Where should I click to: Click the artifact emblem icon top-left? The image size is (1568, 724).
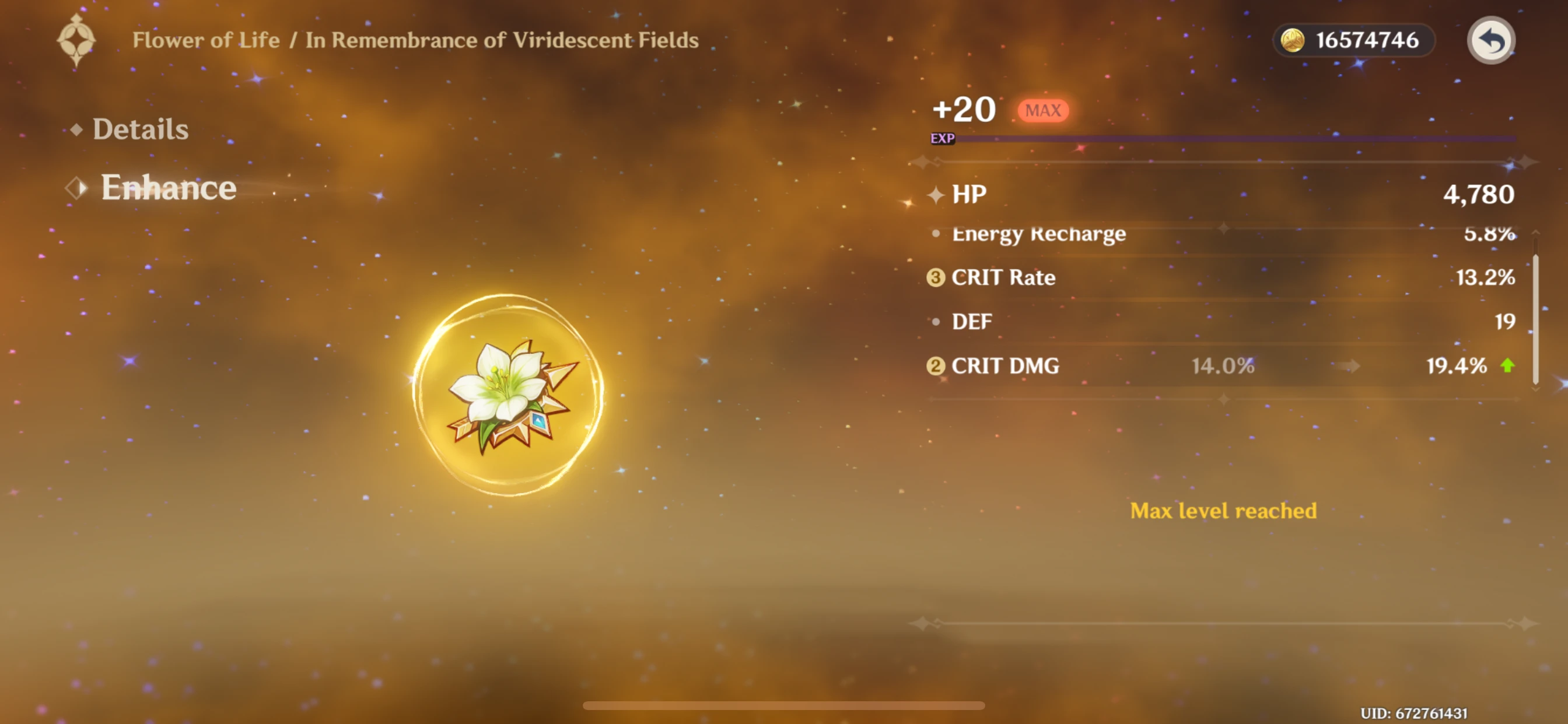click(x=76, y=40)
